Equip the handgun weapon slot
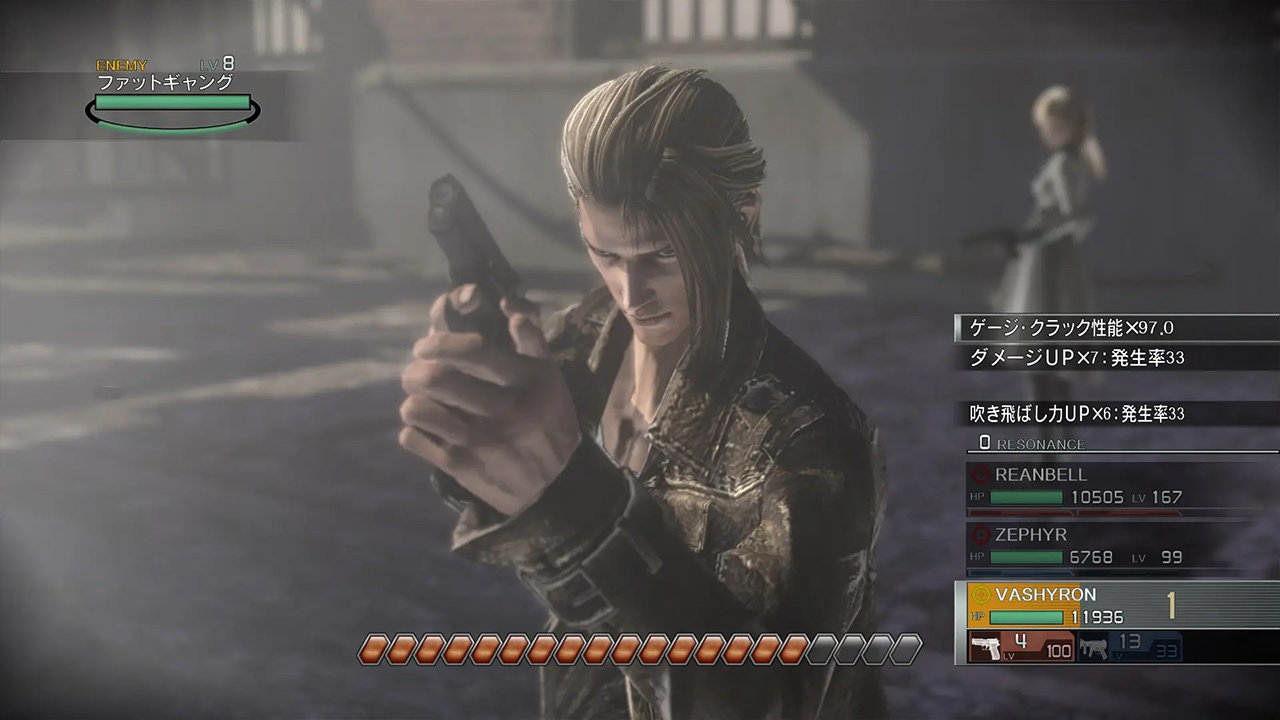Viewport: 1280px width, 720px height. (x=1022, y=647)
